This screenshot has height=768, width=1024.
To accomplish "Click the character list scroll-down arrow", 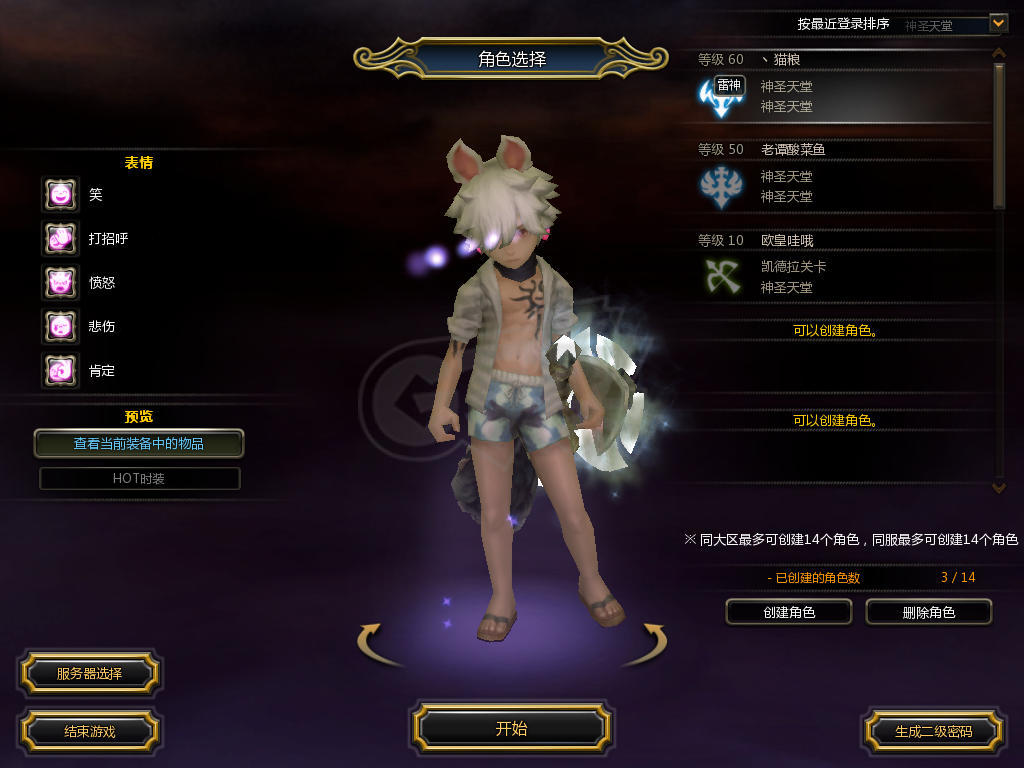I will tap(998, 488).
